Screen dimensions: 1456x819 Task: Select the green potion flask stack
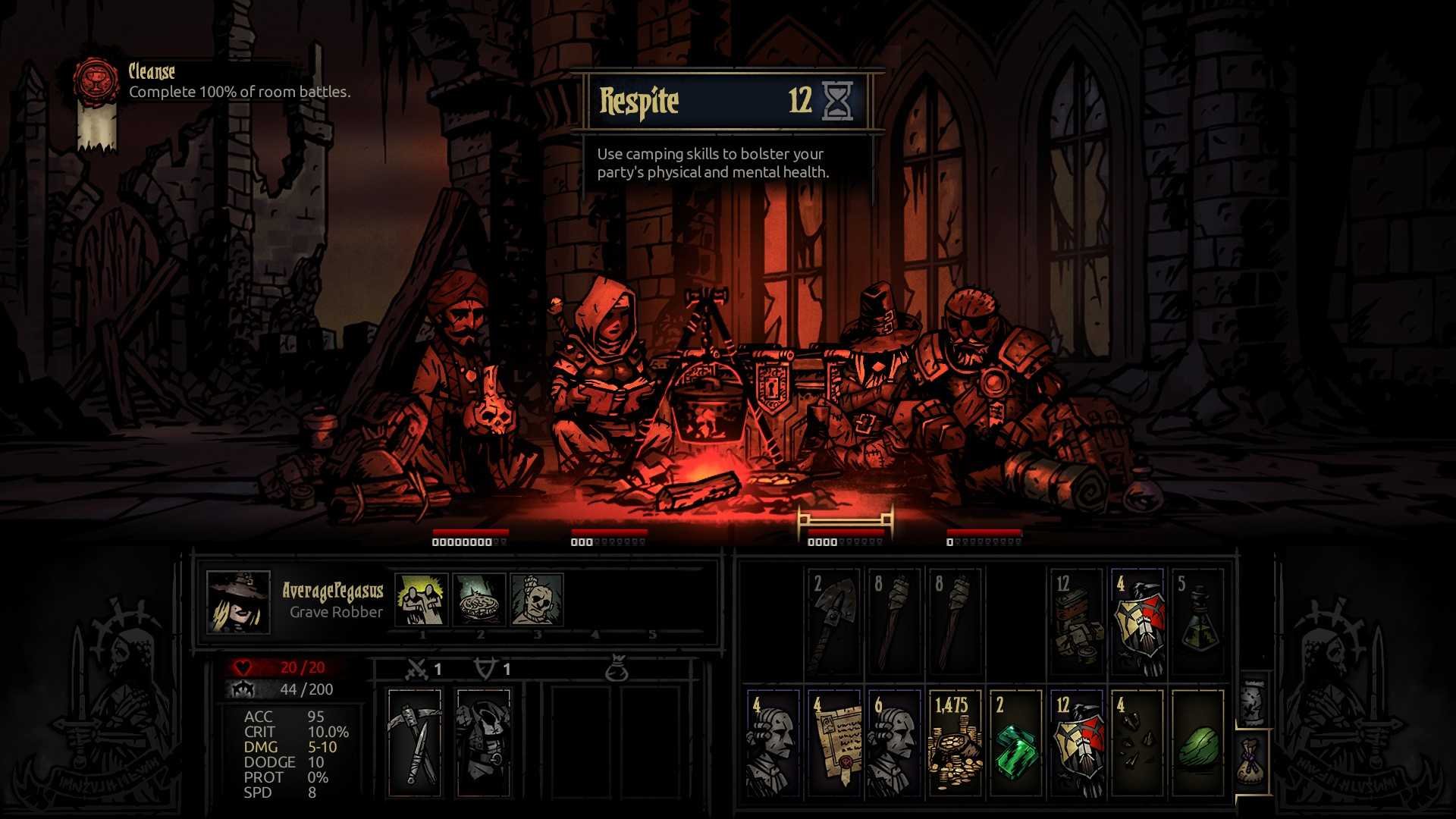coord(1198,622)
